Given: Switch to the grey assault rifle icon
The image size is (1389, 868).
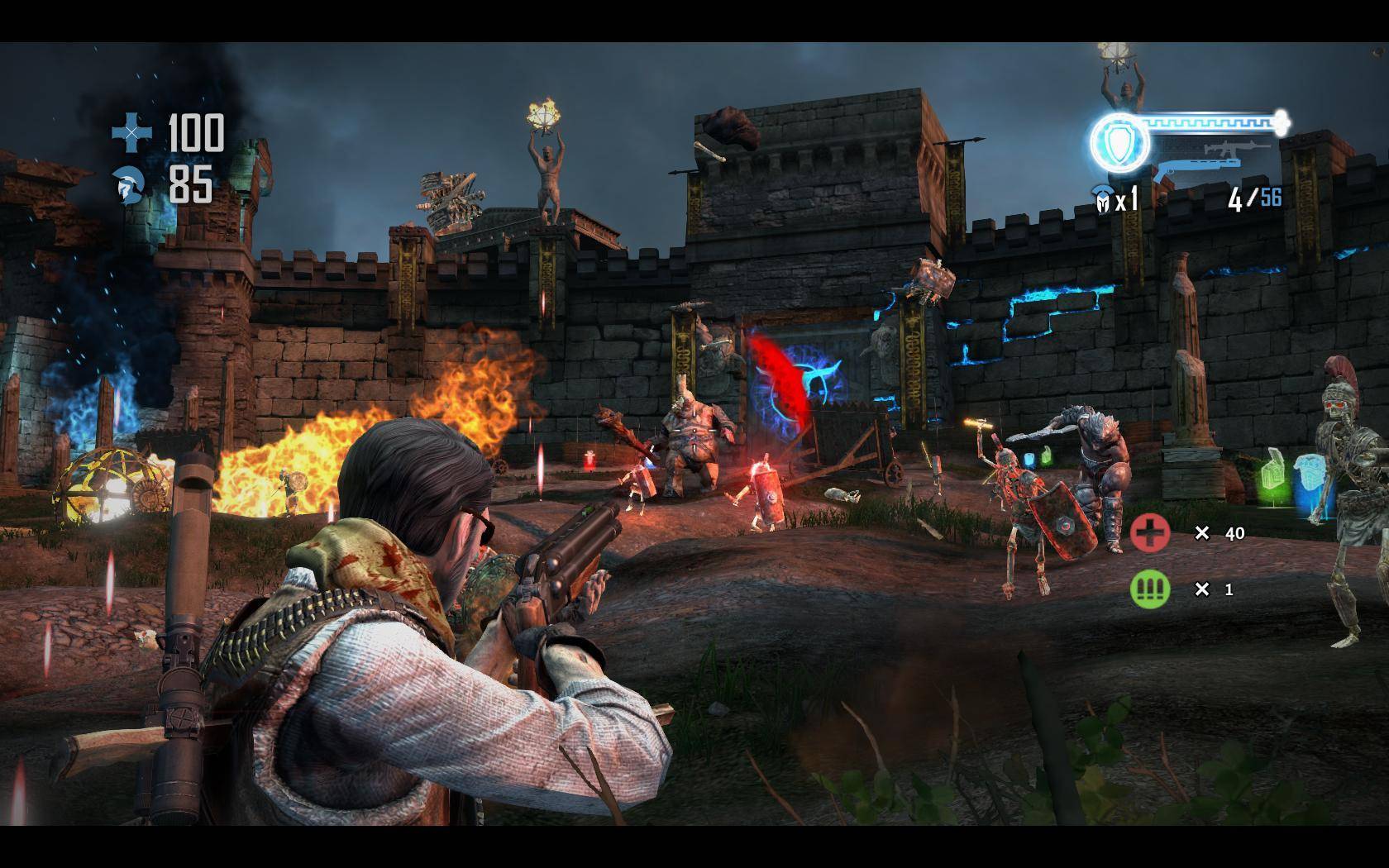Looking at the screenshot, I should (1236, 149).
